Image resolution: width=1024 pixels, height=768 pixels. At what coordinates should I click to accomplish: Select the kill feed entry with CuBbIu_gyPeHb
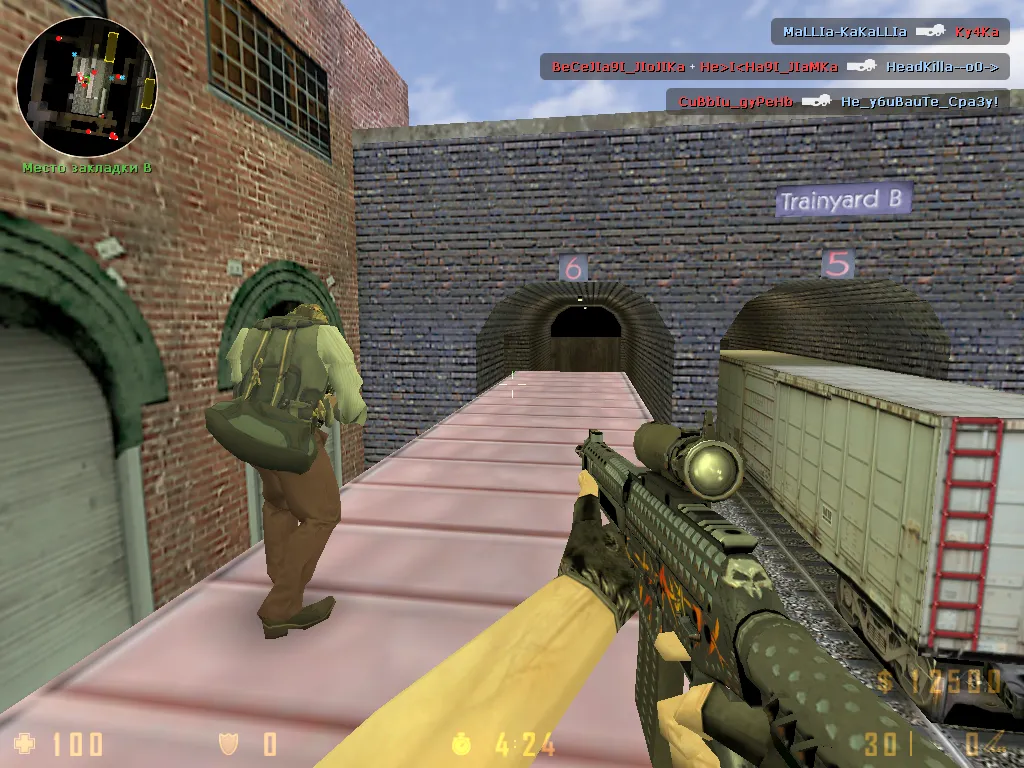click(838, 101)
